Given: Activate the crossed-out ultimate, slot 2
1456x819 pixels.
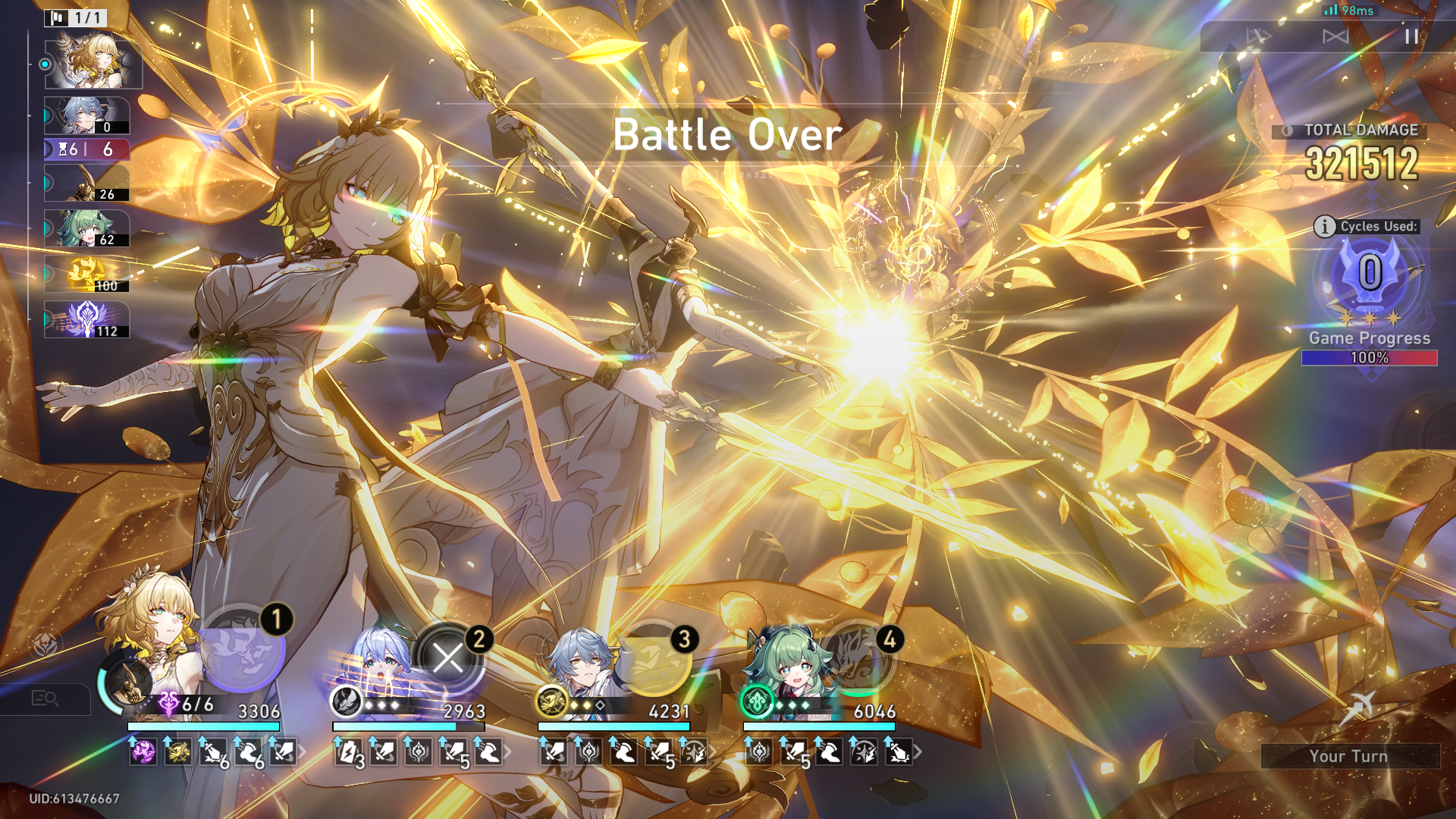Looking at the screenshot, I should pos(447,658).
